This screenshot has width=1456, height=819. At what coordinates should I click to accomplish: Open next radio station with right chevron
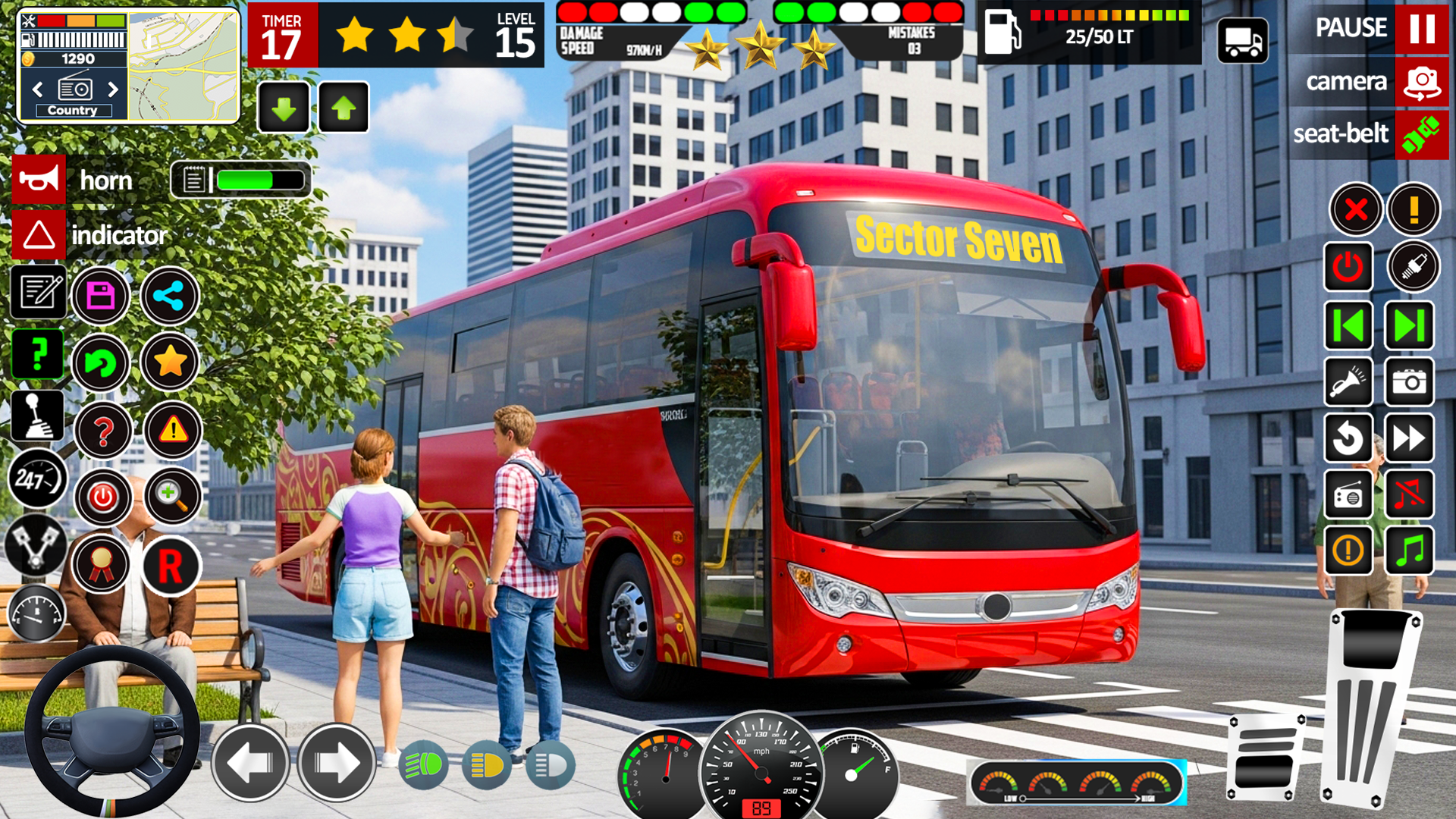pyautogui.click(x=112, y=89)
